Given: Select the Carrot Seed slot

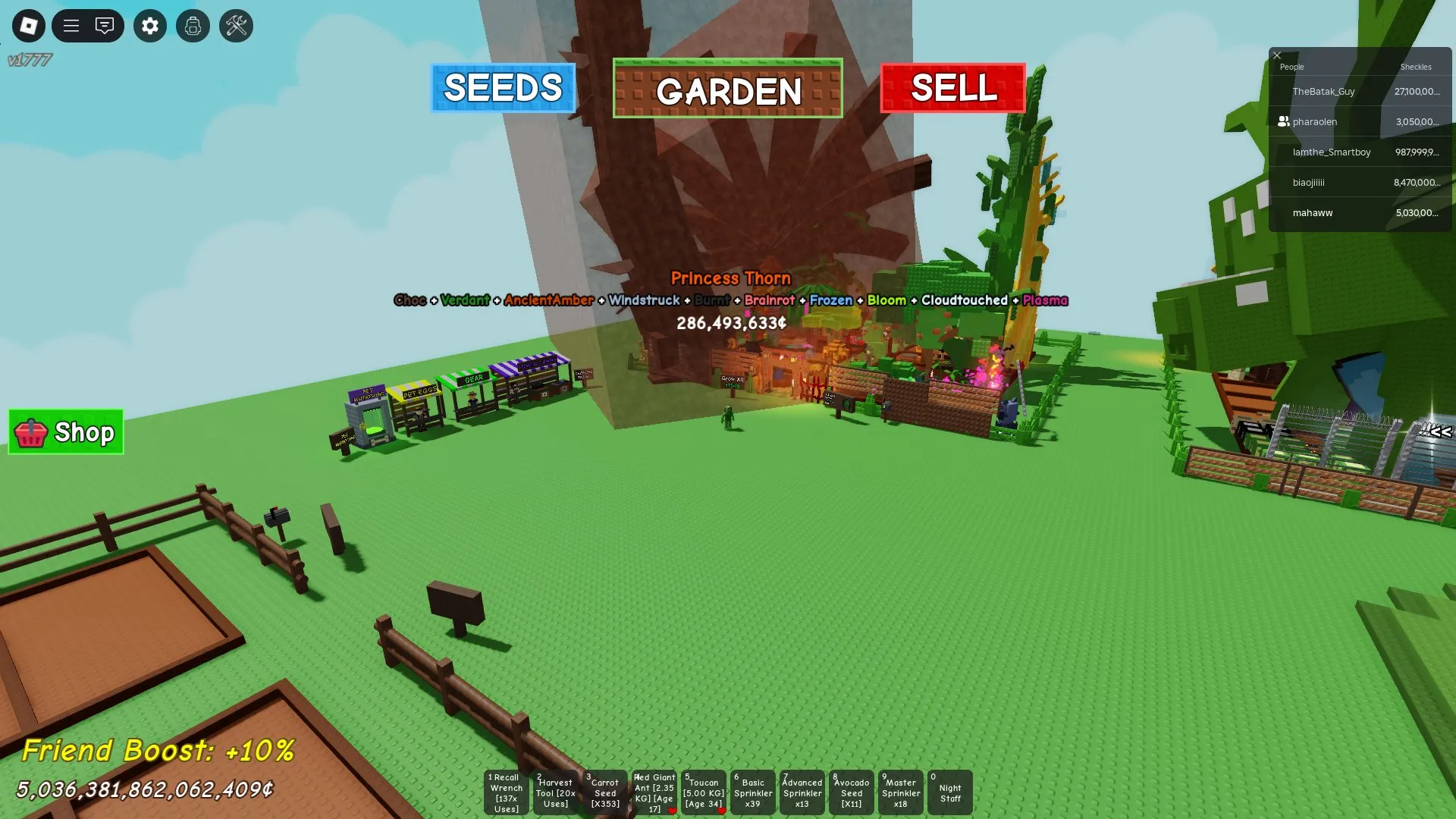Looking at the screenshot, I should (x=604, y=792).
